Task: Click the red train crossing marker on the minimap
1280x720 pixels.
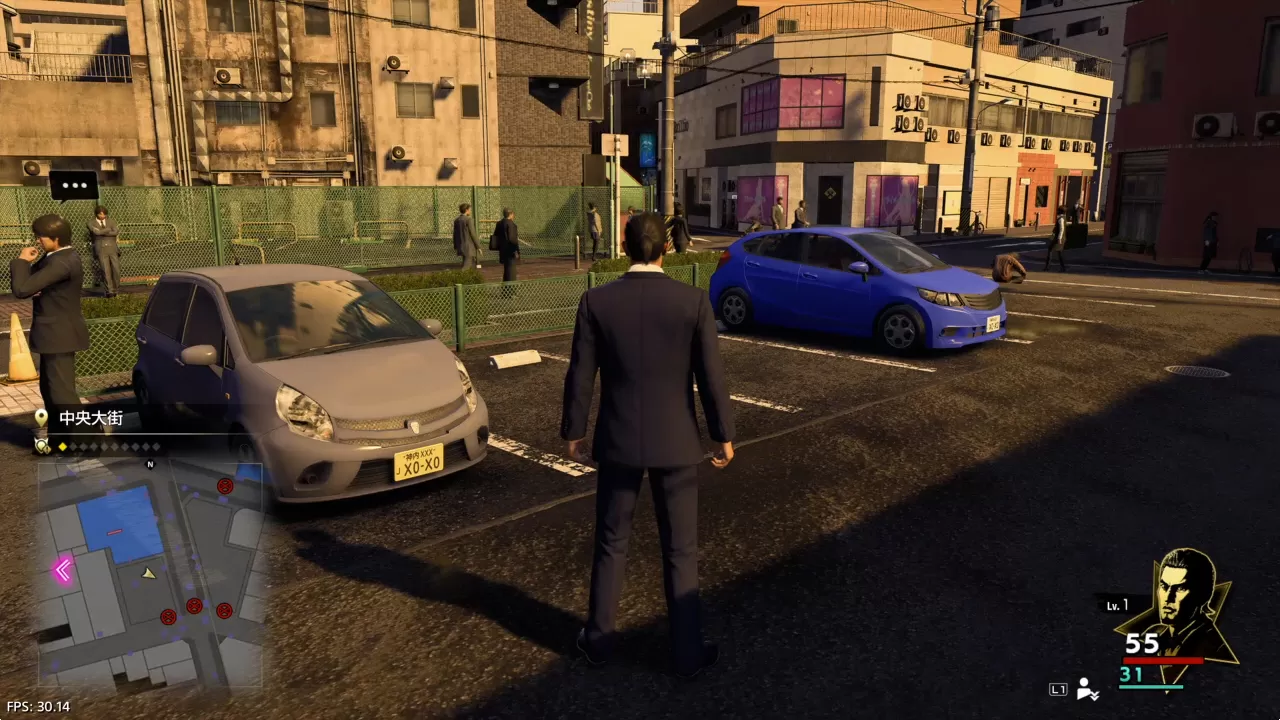Action: click(114, 532)
